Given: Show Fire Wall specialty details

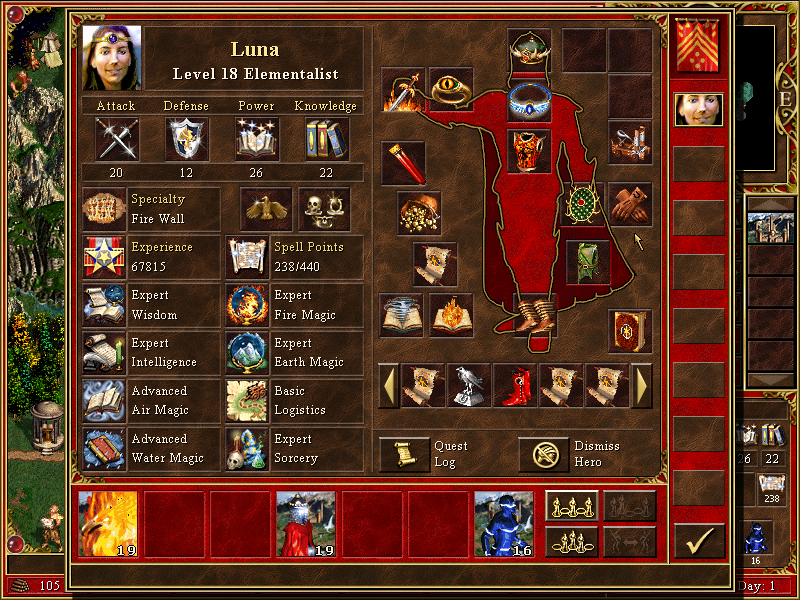Looking at the screenshot, I should coord(104,208).
